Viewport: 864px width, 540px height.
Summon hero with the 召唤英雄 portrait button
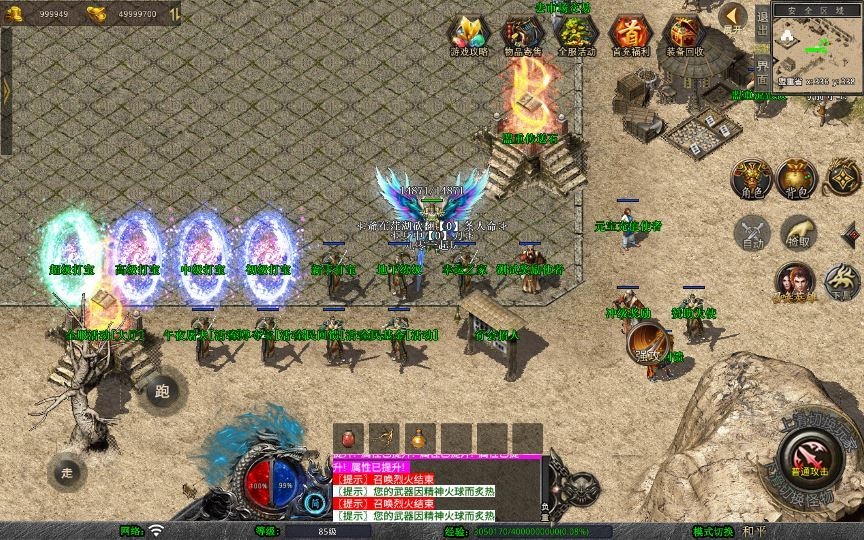(796, 281)
